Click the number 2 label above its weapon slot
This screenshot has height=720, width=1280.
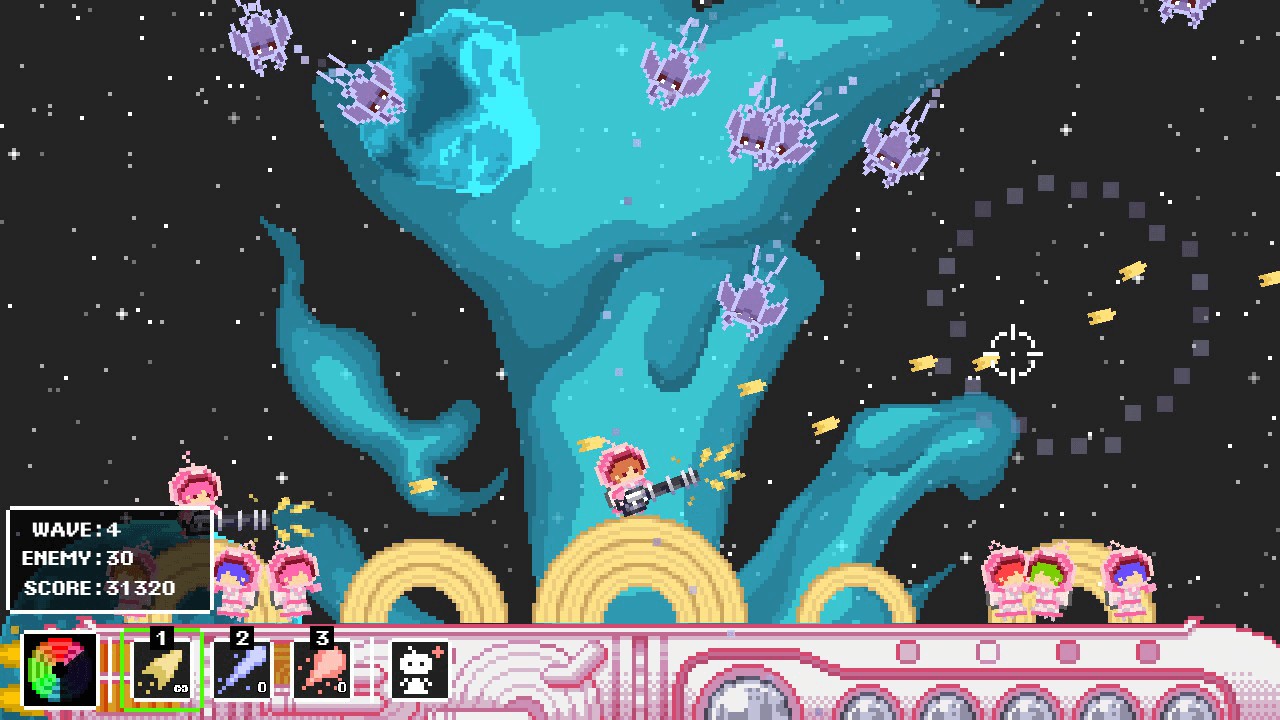[x=241, y=638]
